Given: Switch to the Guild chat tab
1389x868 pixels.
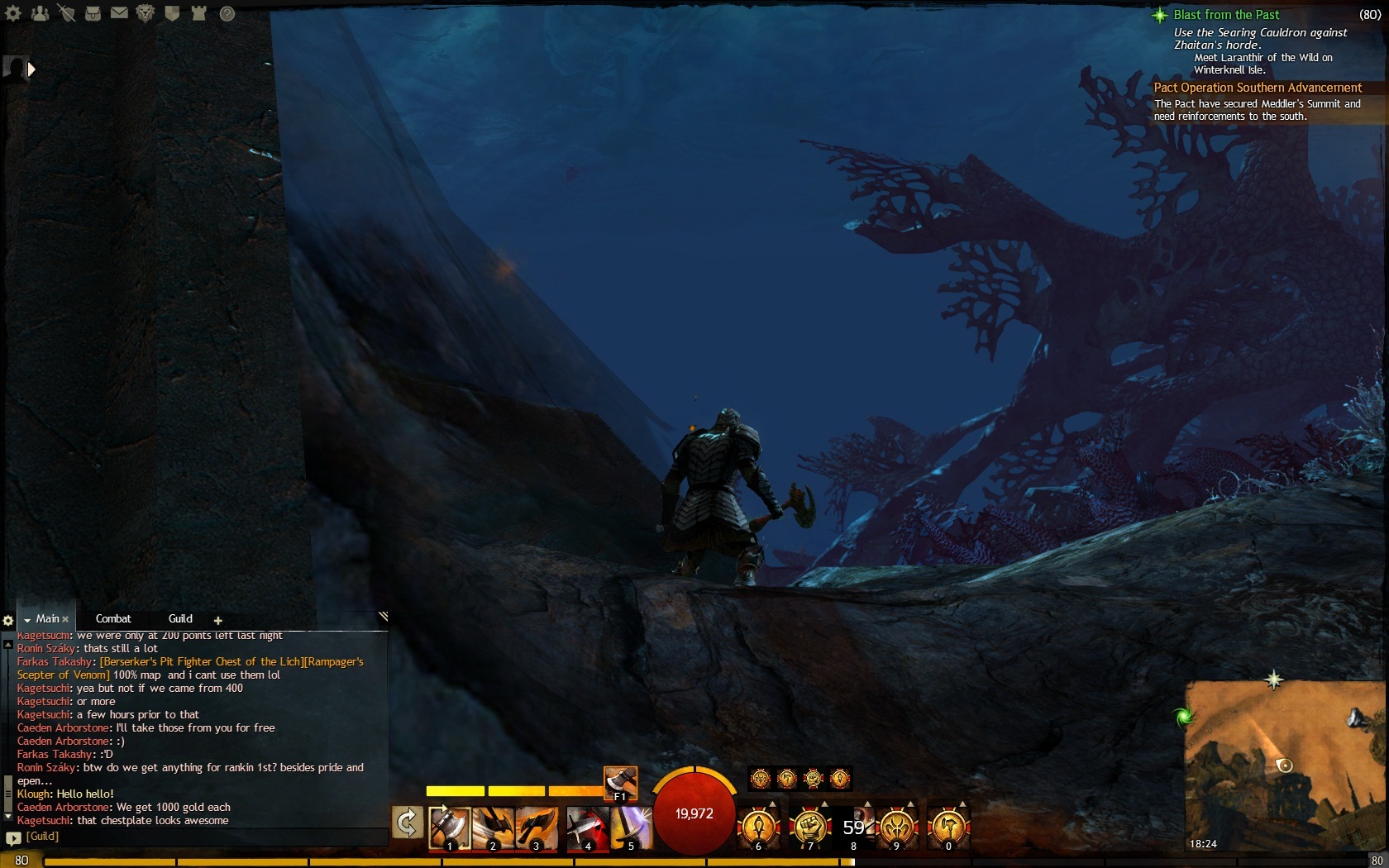Looking at the screenshot, I should pyautogui.click(x=180, y=618).
